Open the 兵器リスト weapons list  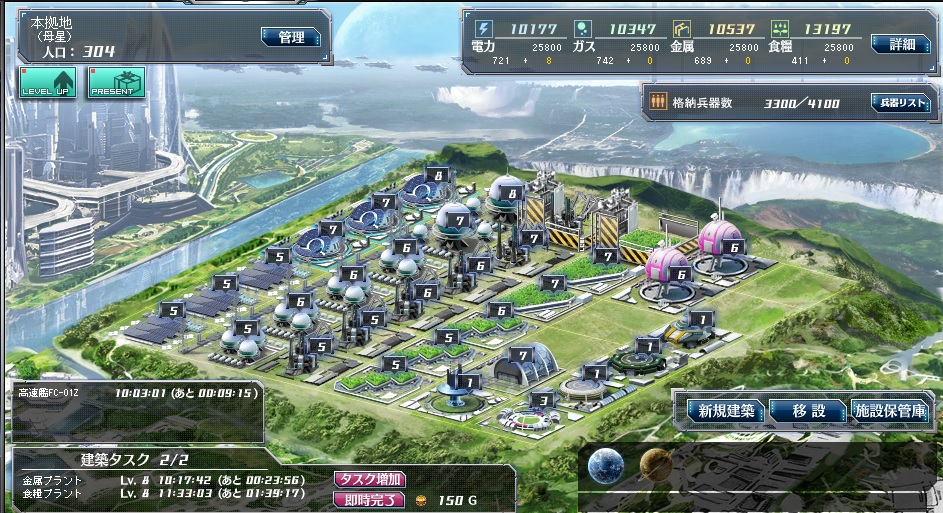coord(899,103)
